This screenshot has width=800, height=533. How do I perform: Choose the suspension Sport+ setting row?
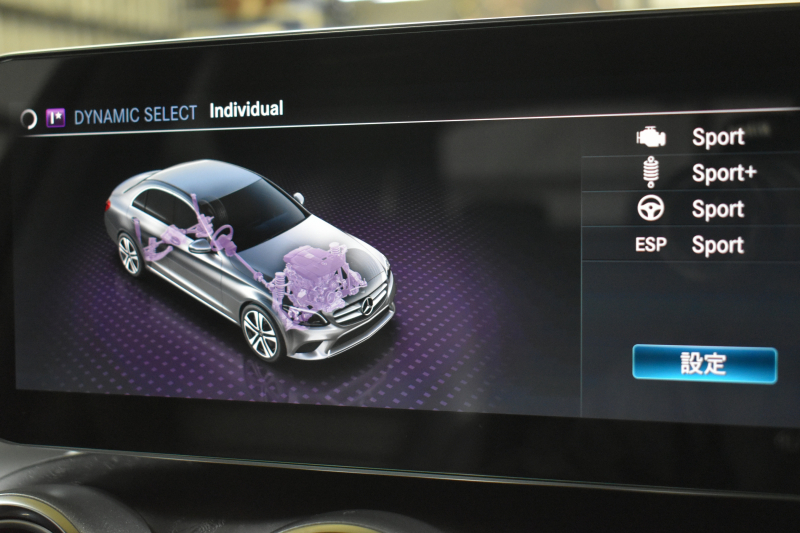700,173
